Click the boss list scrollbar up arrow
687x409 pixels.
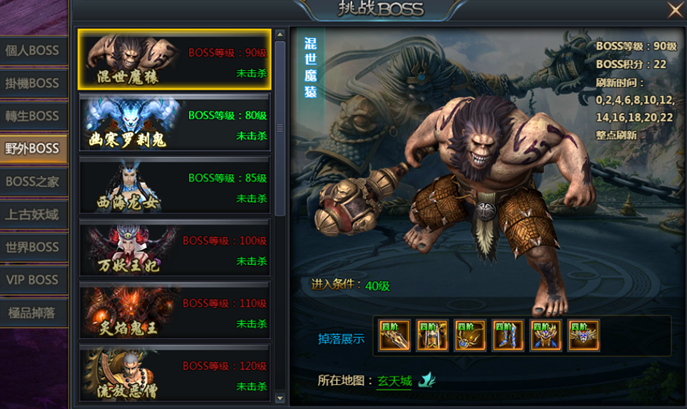point(280,34)
